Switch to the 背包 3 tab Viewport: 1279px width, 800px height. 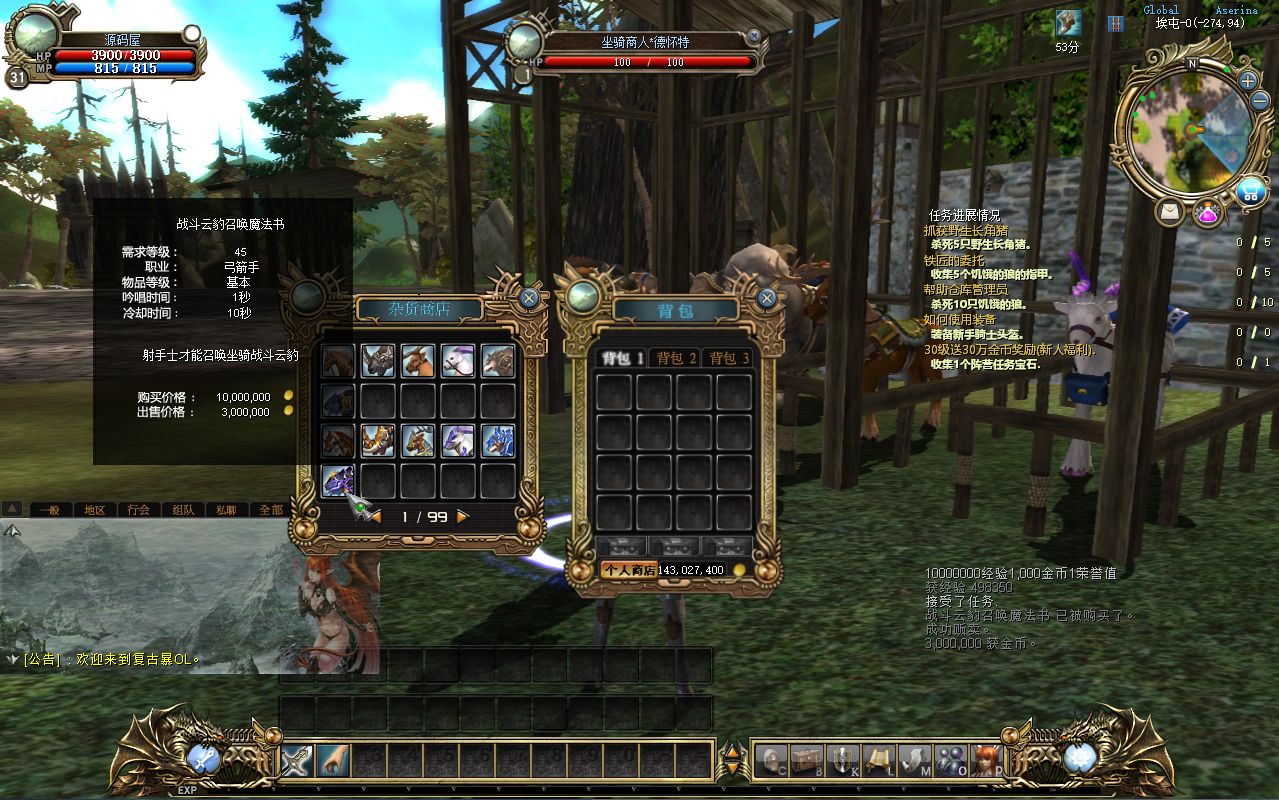(728, 358)
